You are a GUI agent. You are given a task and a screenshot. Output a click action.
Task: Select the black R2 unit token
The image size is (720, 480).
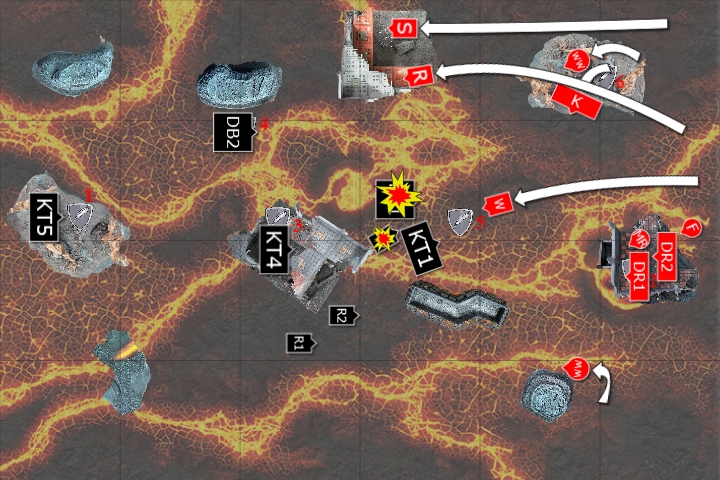tap(342, 315)
